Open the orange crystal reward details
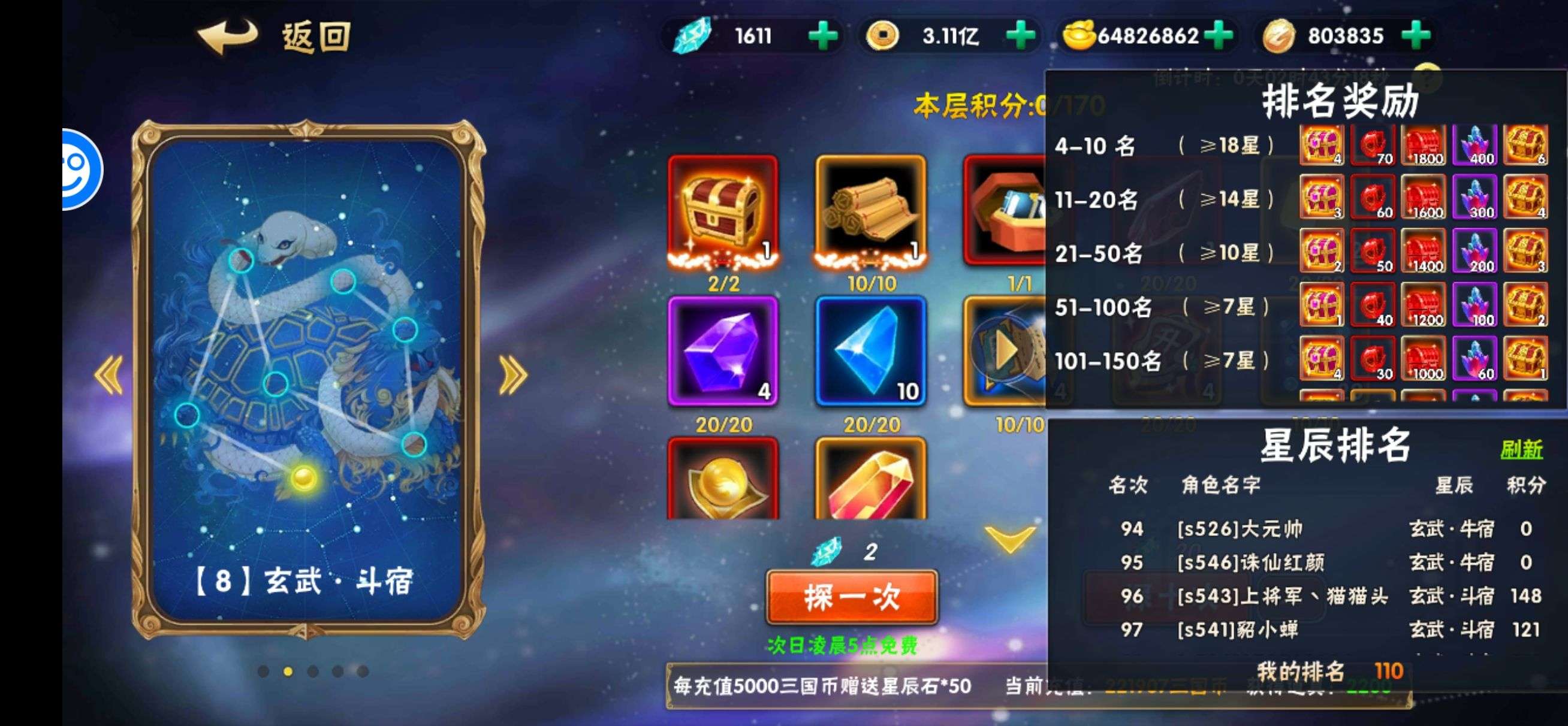The image size is (1568, 726). pos(870,481)
